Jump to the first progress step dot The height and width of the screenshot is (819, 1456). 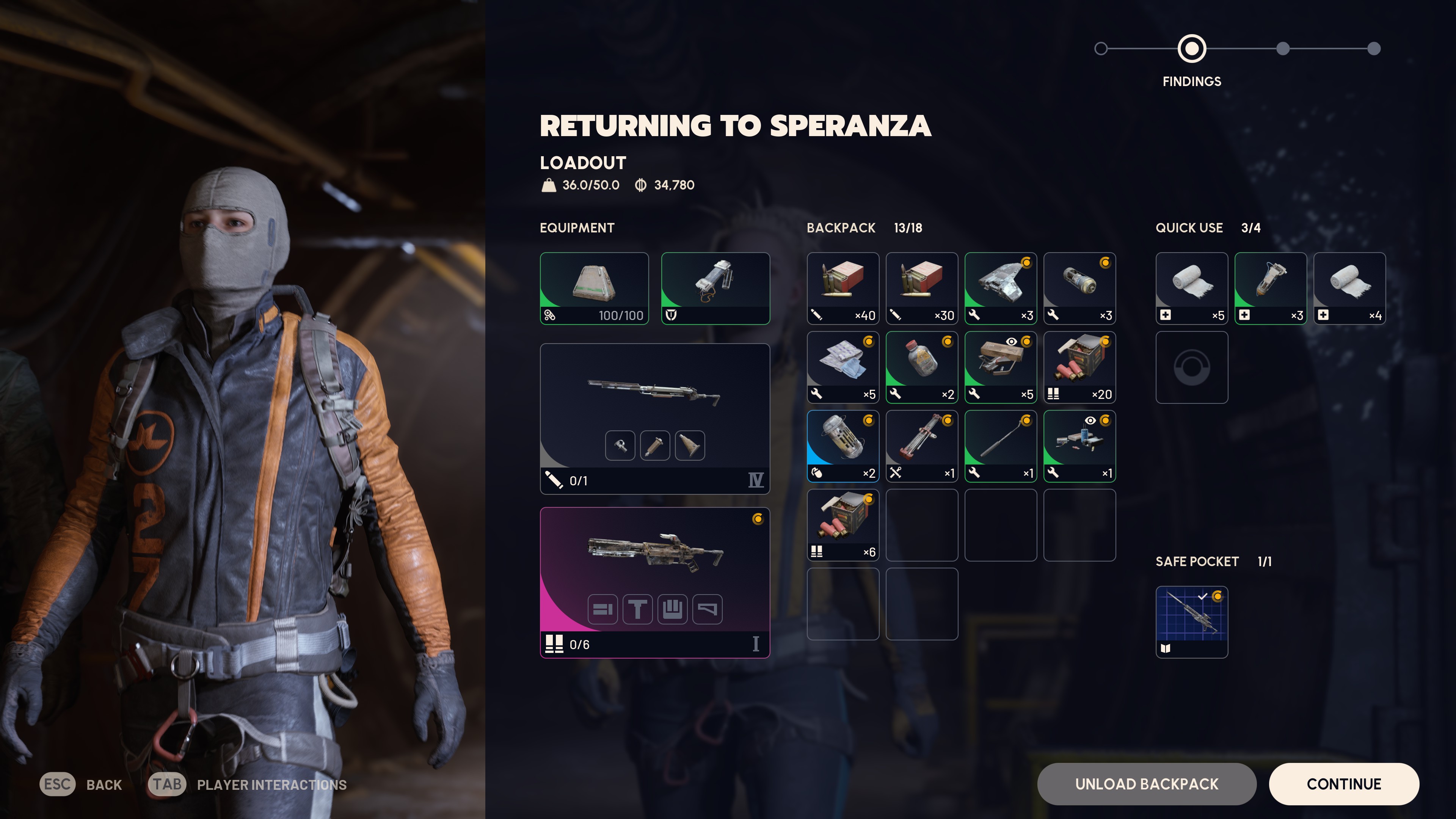point(1100,49)
